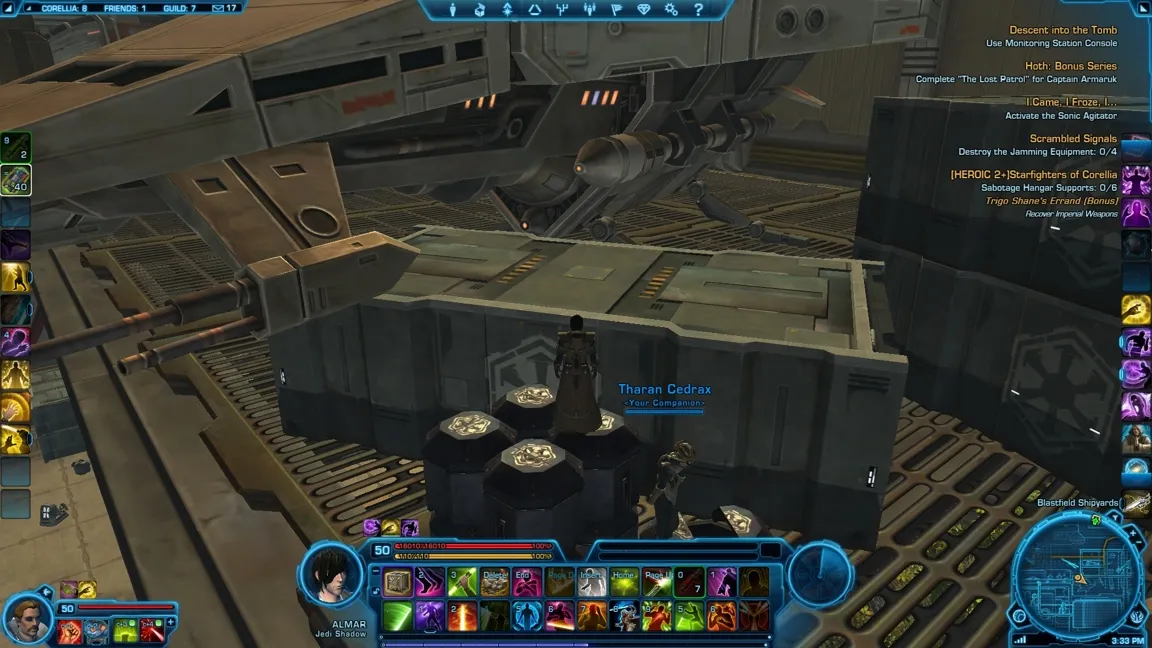Open the guild flag menu icon

click(x=616, y=10)
